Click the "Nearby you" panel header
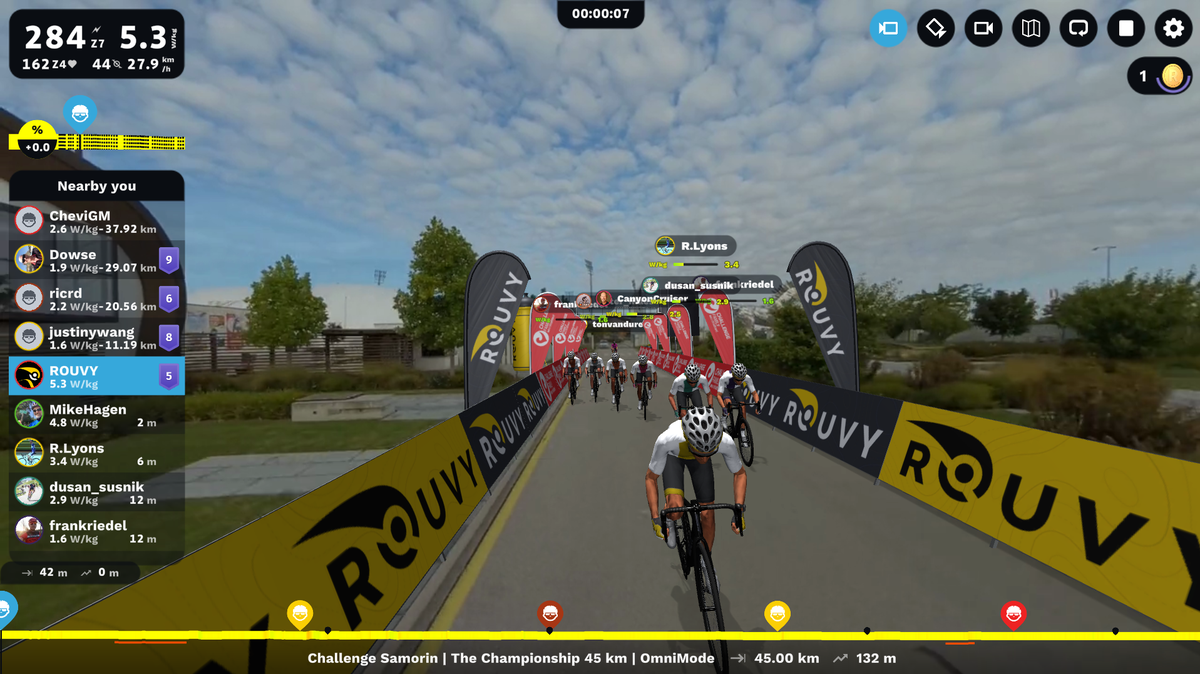The image size is (1200, 674). click(x=97, y=186)
